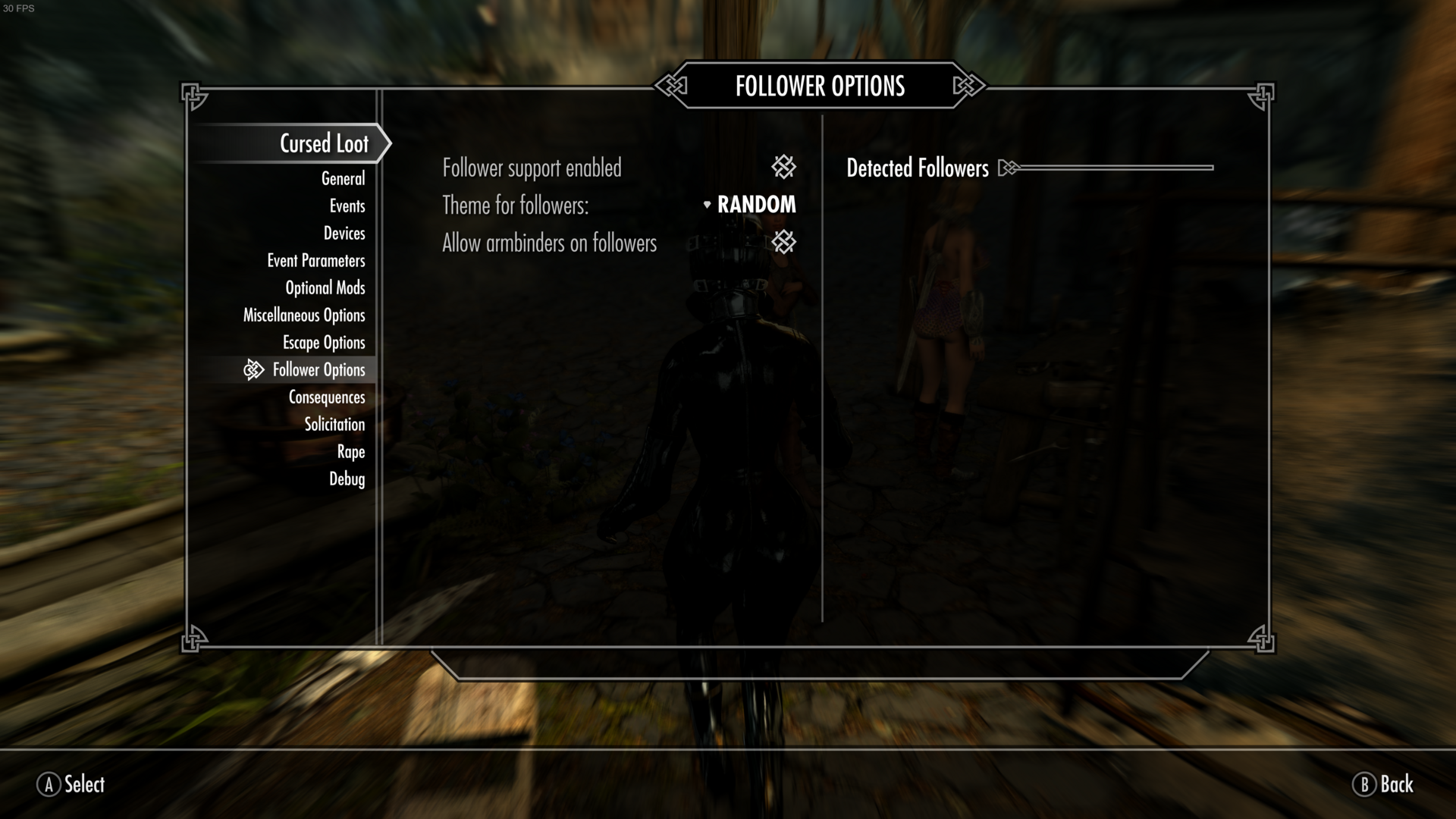1456x819 pixels.
Task: Select the Cursed Loot mod header
Action: click(x=324, y=143)
